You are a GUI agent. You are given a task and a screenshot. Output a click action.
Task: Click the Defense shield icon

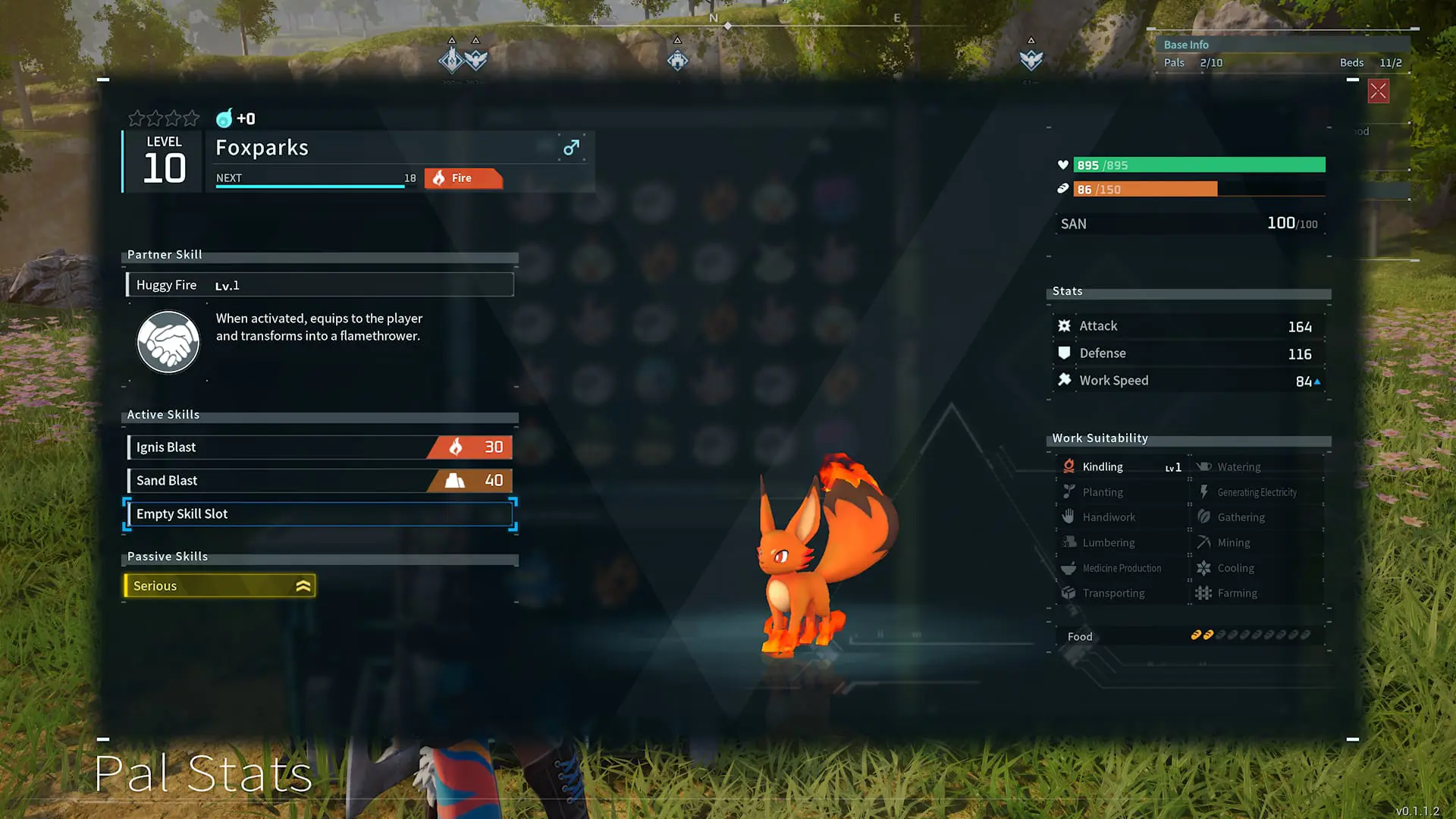click(1065, 353)
